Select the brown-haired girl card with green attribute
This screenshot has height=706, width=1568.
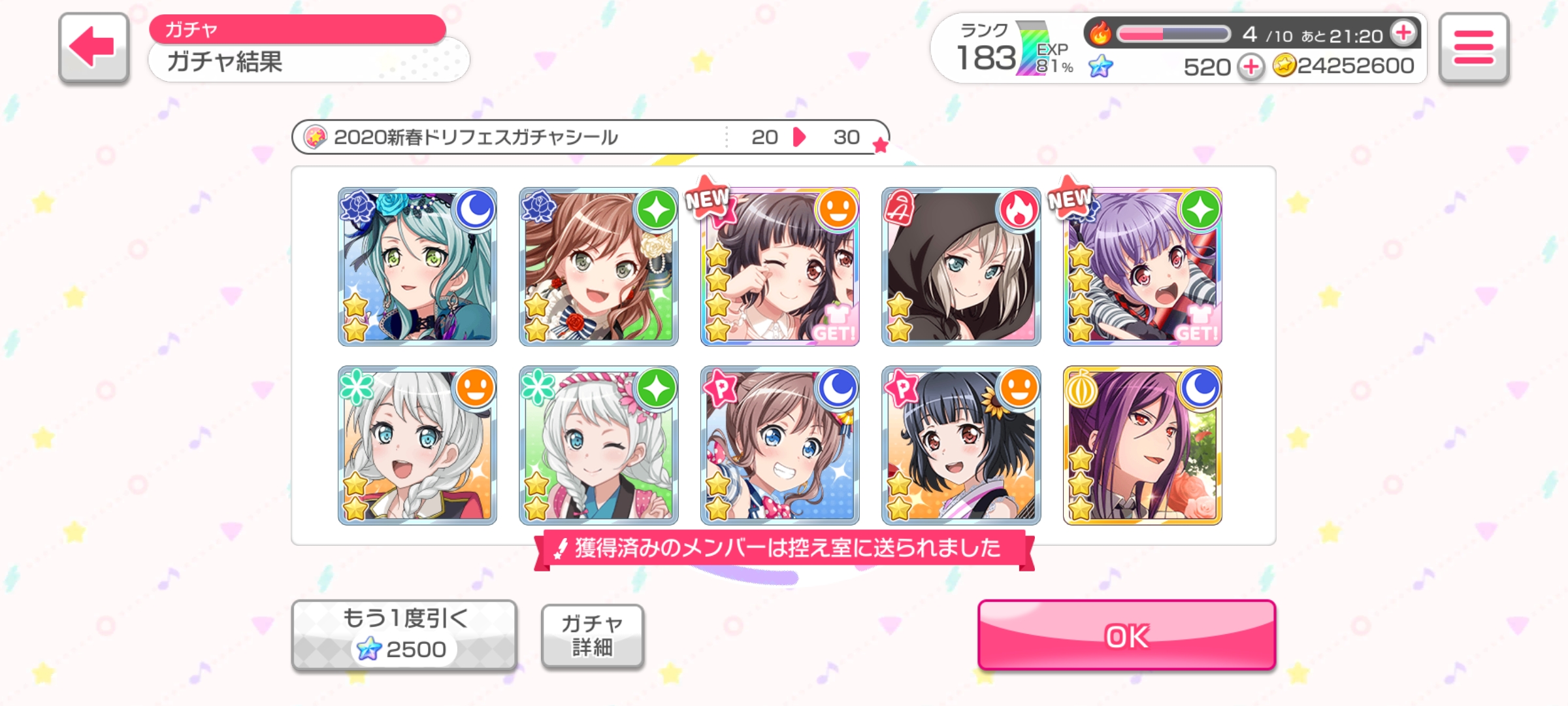598,267
